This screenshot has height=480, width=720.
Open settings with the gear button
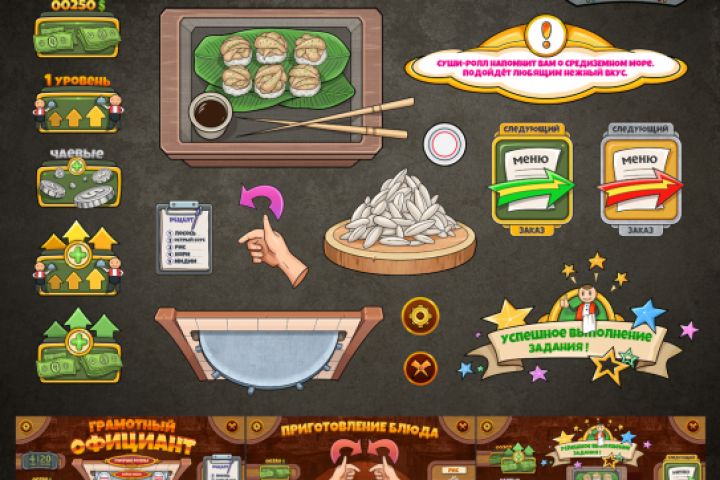point(420,316)
